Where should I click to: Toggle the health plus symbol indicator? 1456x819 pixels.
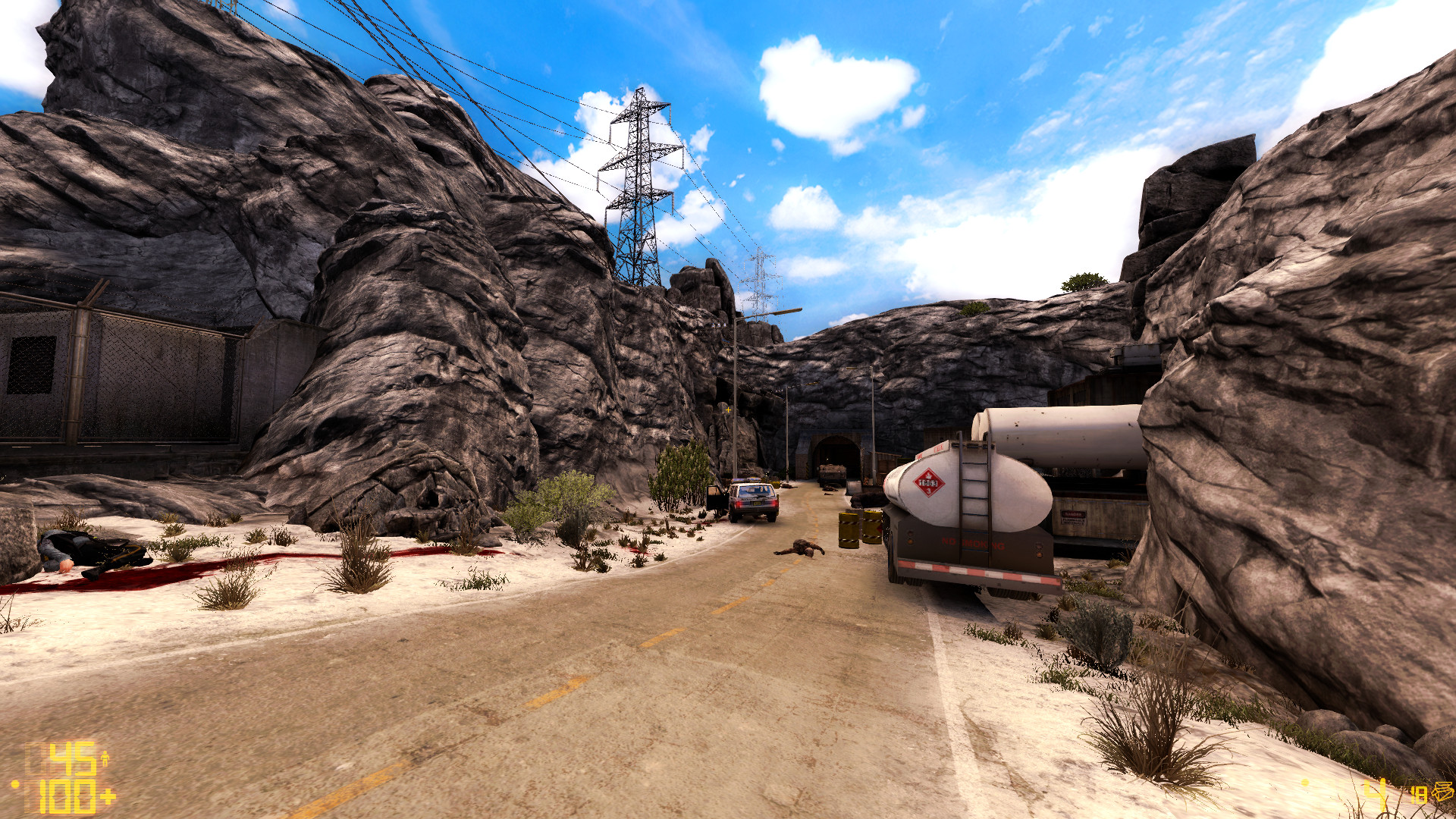(109, 798)
